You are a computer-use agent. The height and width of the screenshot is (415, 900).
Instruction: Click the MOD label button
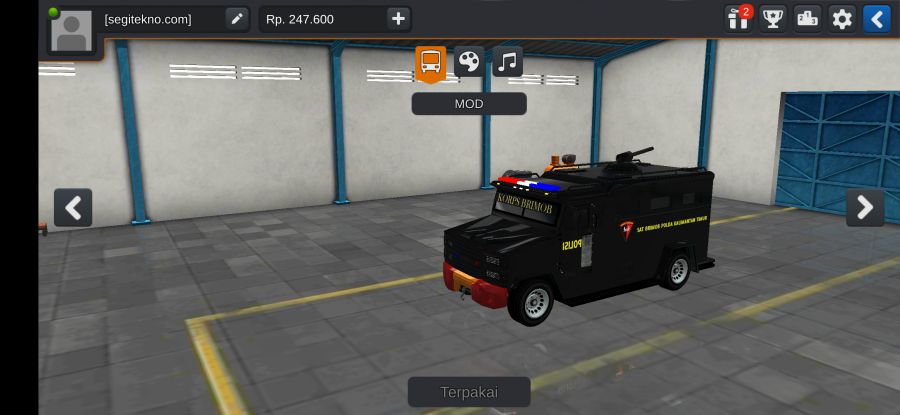tap(469, 103)
